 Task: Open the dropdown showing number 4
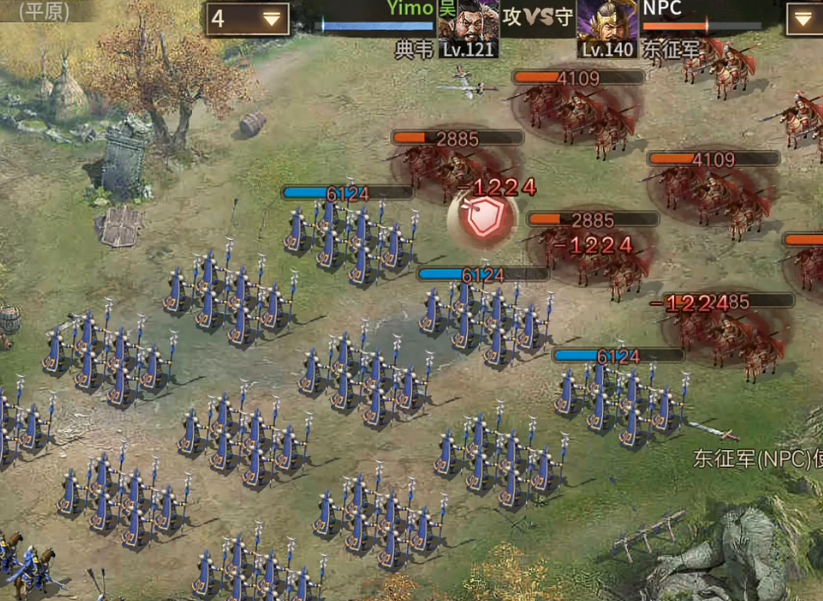247,19
